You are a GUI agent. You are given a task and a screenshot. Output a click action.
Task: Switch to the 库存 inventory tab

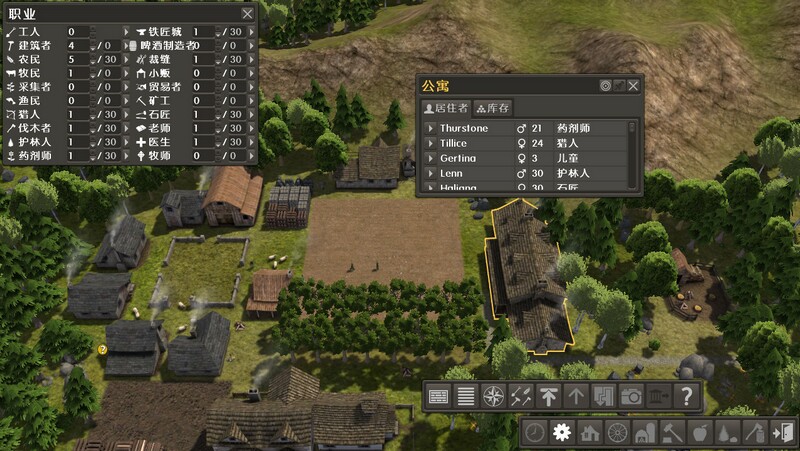[x=493, y=107]
